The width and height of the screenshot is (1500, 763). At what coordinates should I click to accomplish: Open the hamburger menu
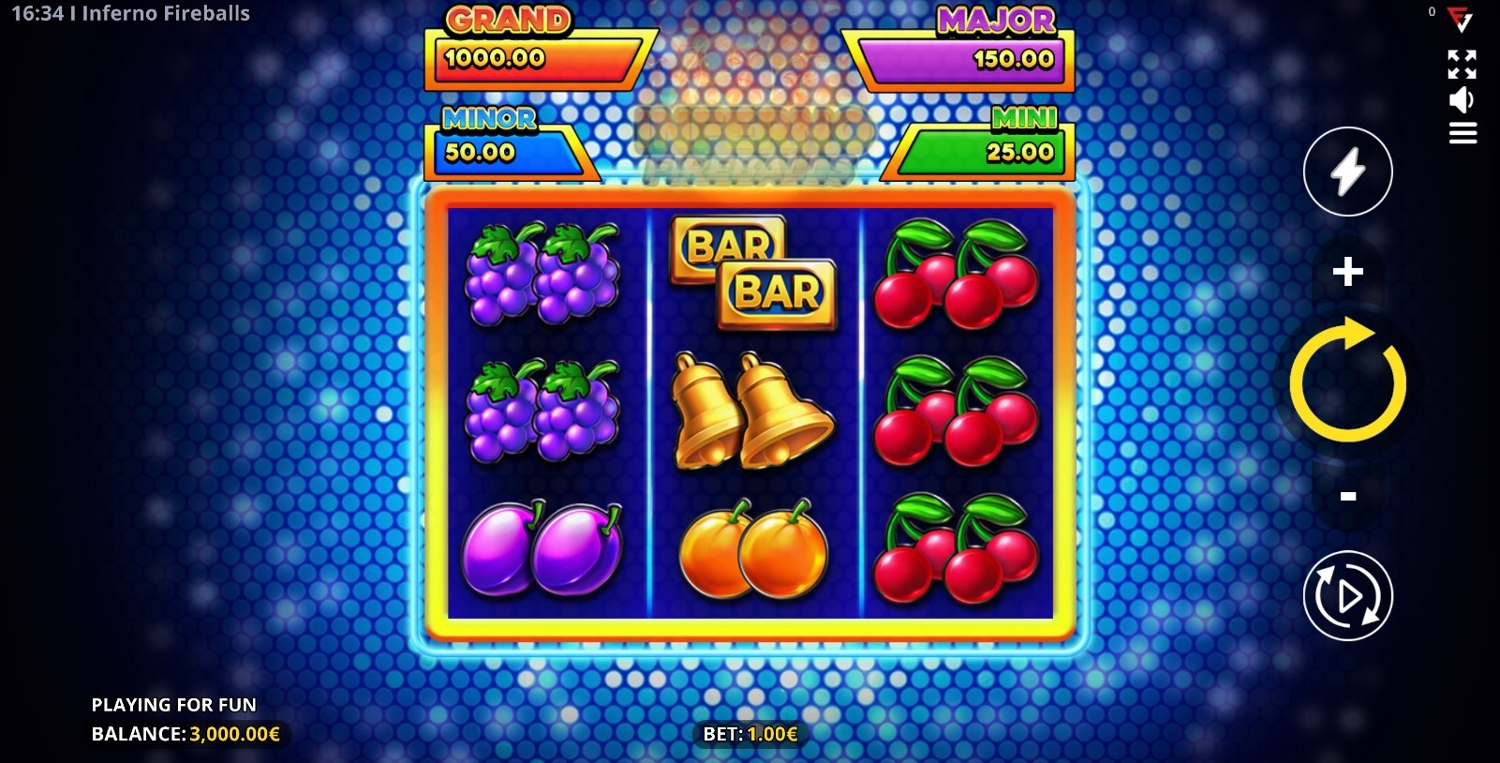click(x=1462, y=133)
